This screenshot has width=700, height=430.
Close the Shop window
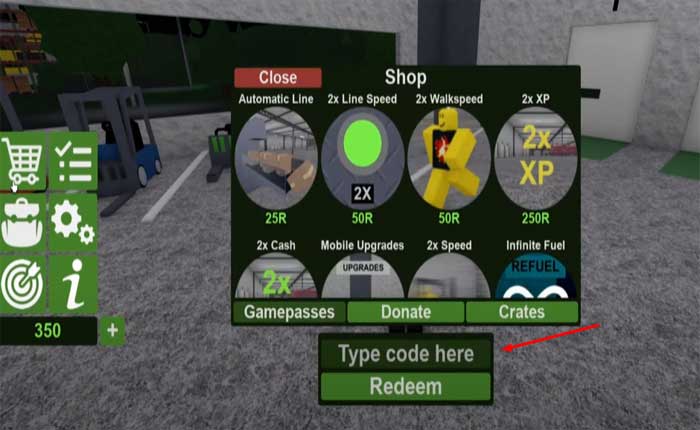pos(277,77)
